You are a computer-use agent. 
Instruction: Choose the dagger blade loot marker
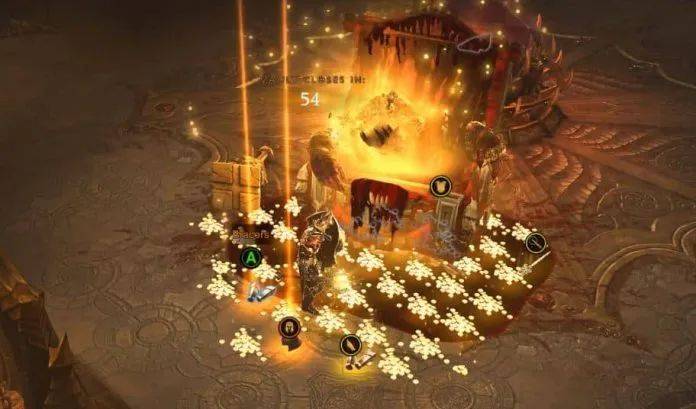350,345
